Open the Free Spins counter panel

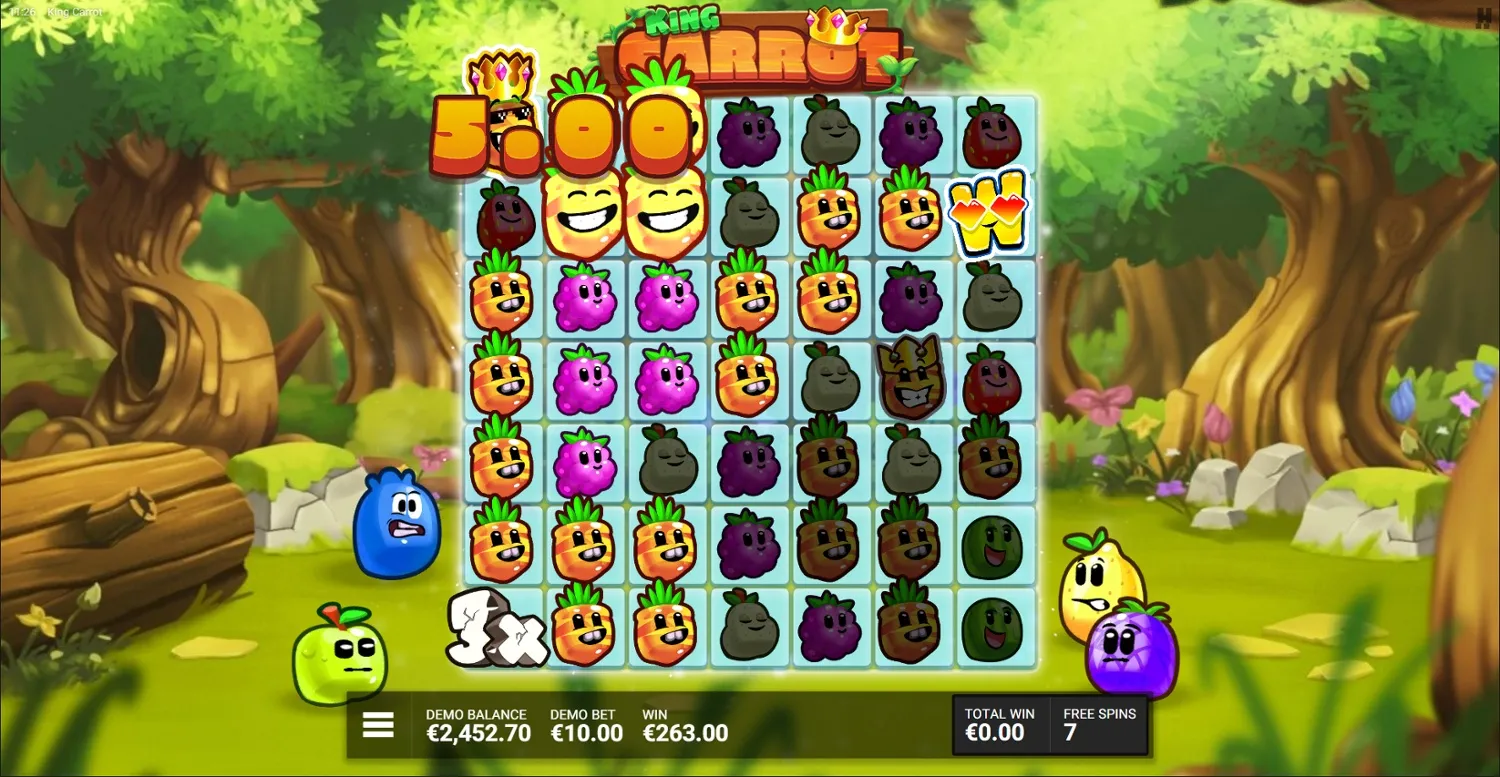[x=1098, y=723]
